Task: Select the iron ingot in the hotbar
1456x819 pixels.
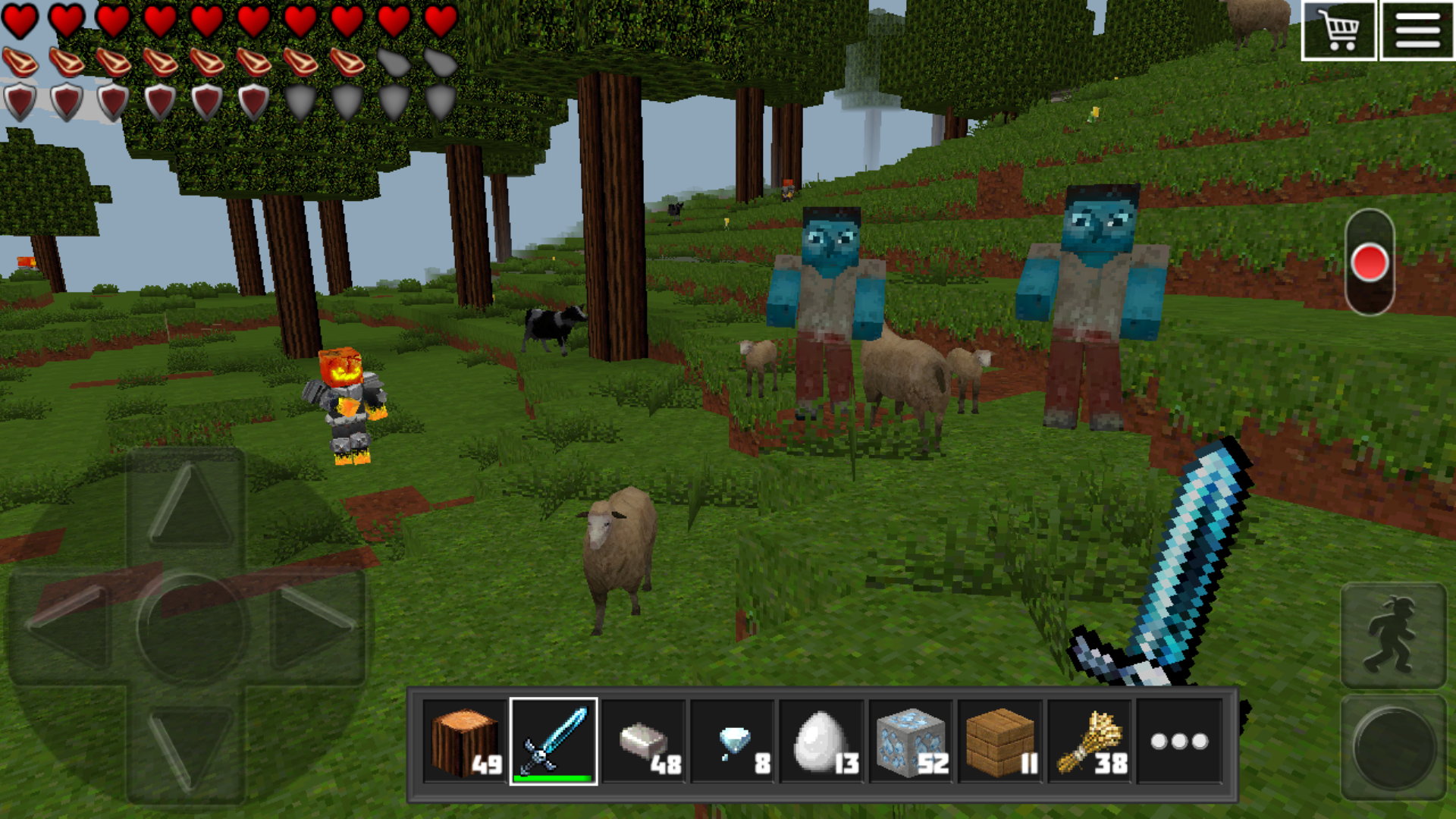Action: click(643, 739)
